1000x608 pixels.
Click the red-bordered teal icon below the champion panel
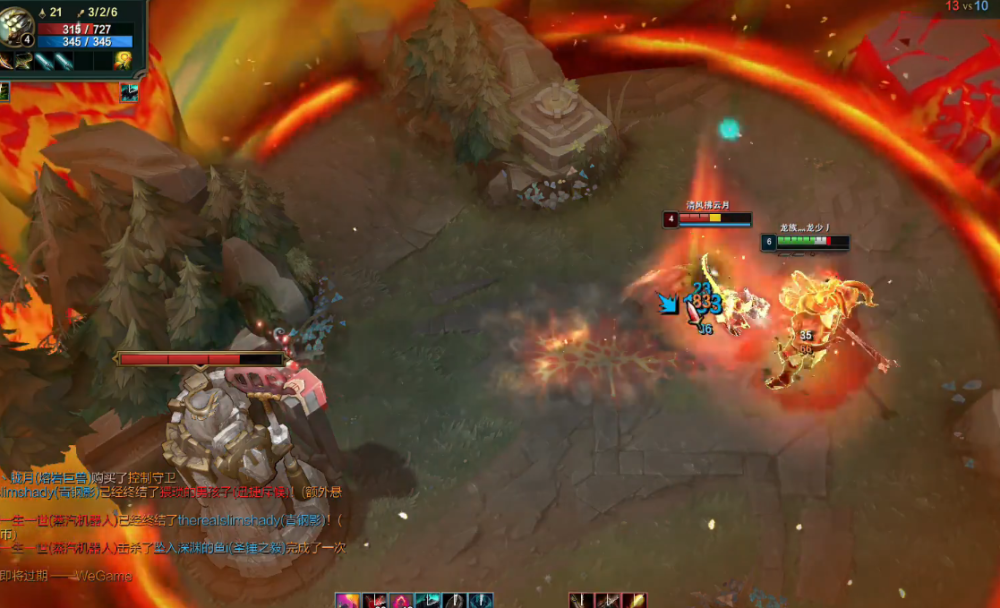(x=129, y=92)
